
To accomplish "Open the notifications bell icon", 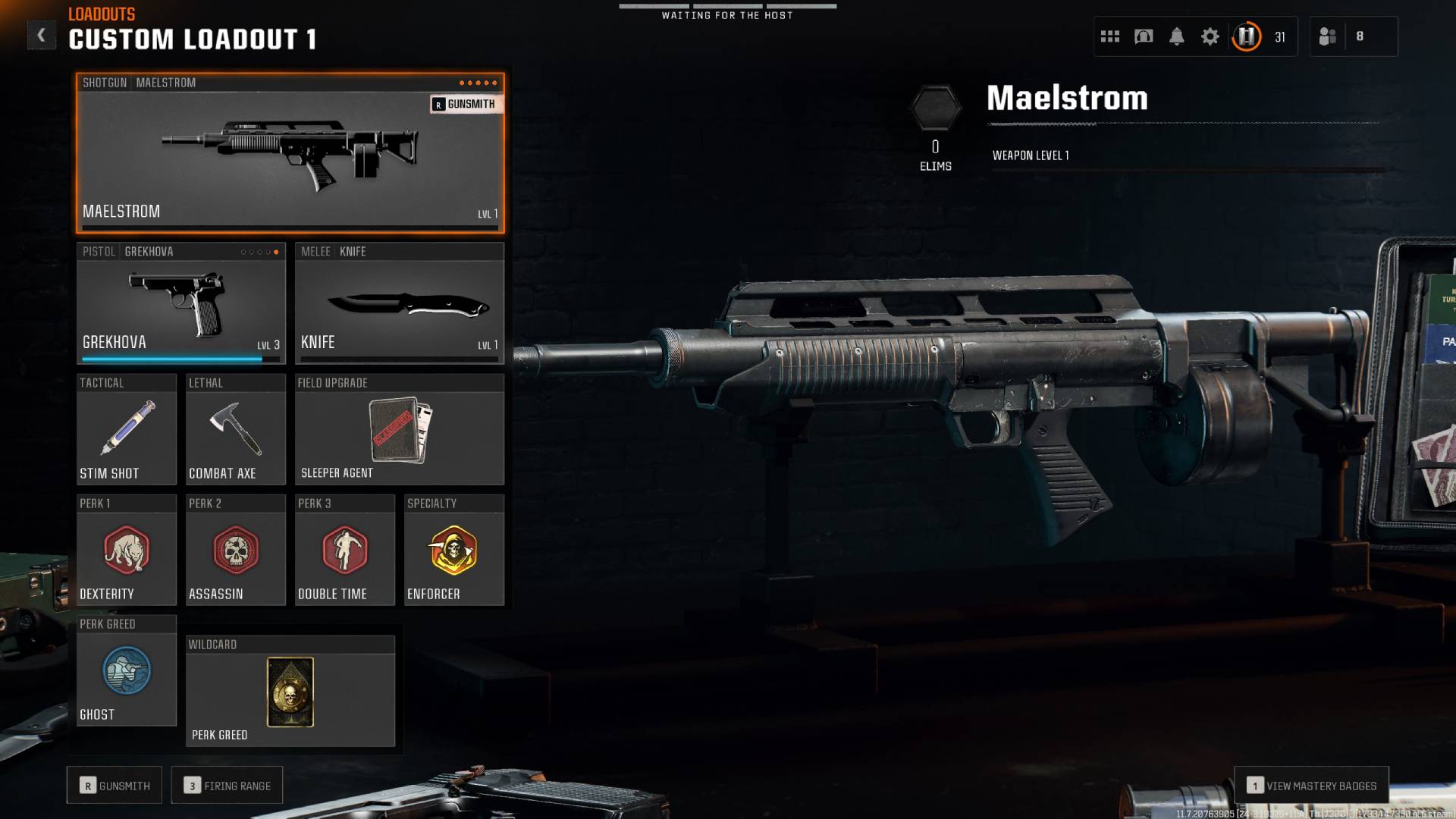I will pyautogui.click(x=1177, y=36).
